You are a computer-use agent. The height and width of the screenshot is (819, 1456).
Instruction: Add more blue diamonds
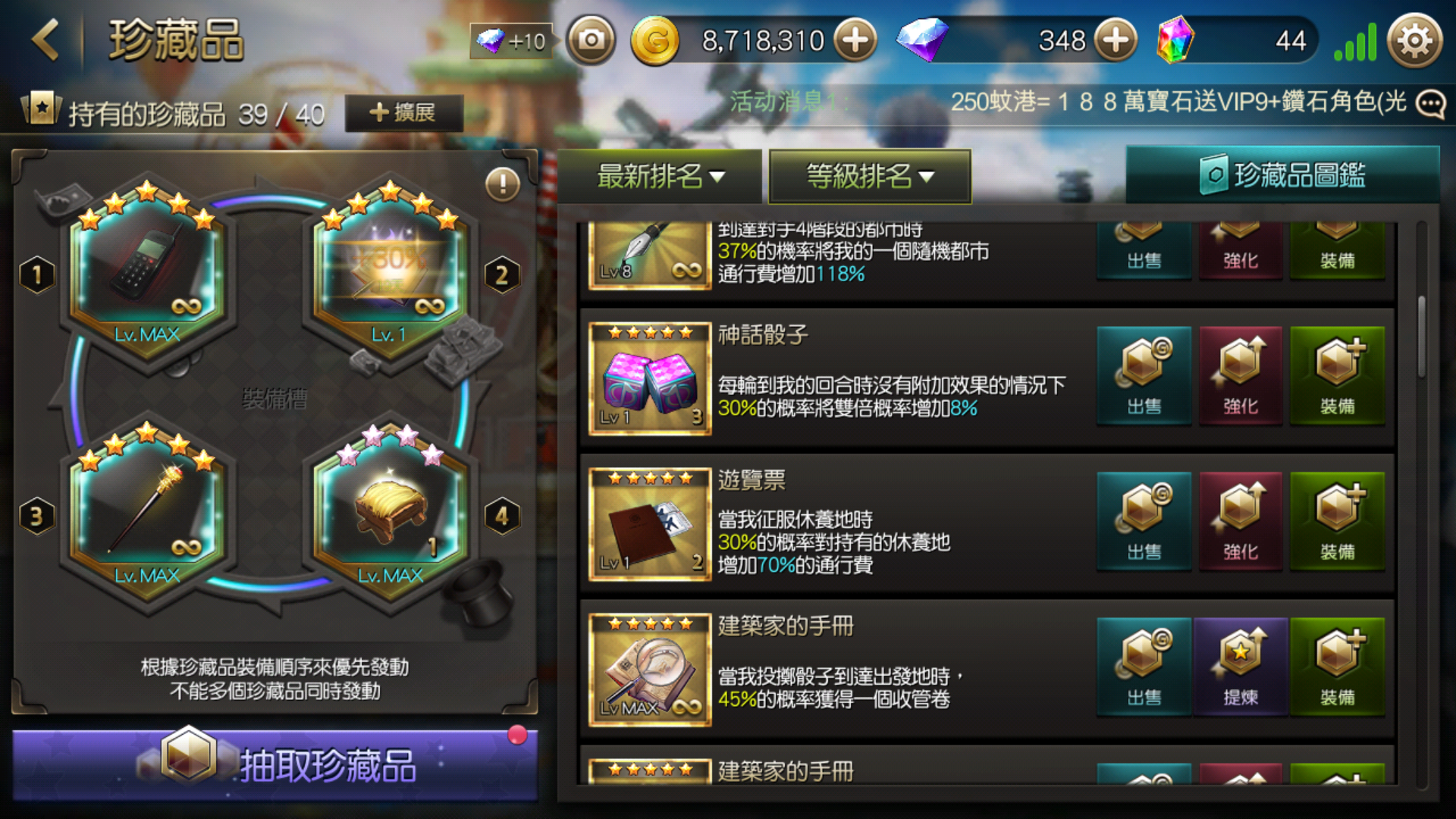[x=1115, y=40]
